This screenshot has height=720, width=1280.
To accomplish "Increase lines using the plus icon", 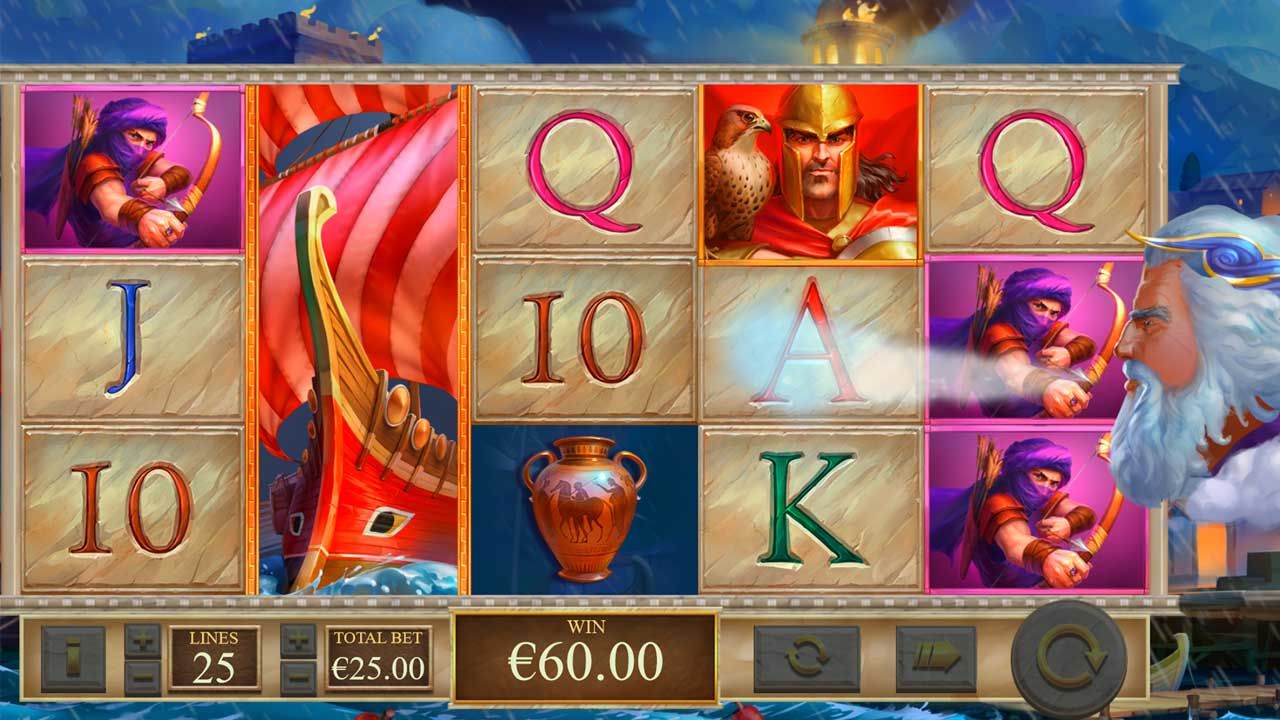I will point(144,639).
